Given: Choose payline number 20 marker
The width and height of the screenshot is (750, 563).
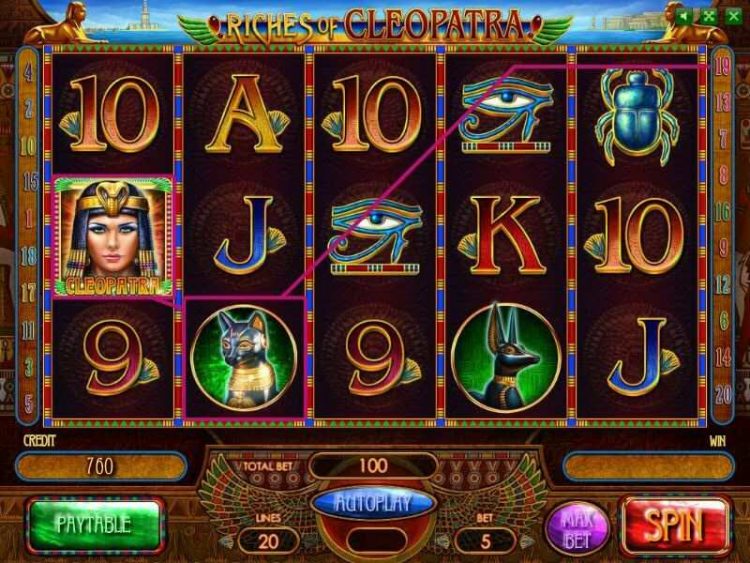Looking at the screenshot, I should click(x=723, y=392).
